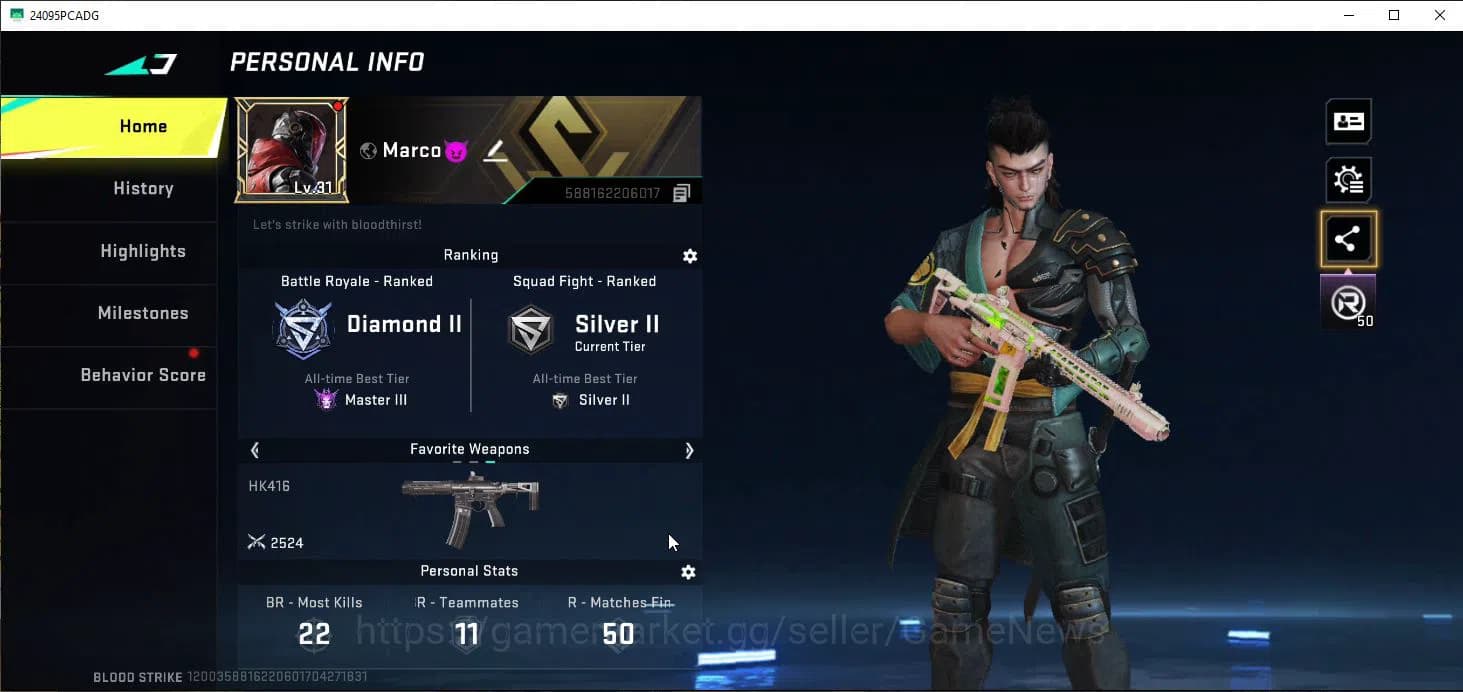Minimize the game window

(x=1348, y=15)
